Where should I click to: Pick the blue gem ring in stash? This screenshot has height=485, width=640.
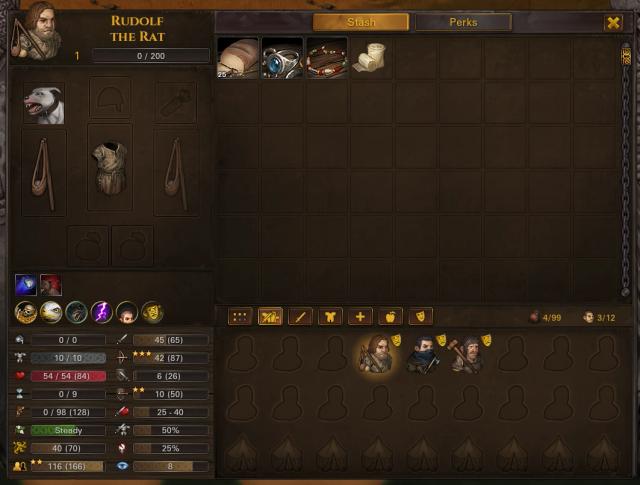pyautogui.click(x=282, y=58)
